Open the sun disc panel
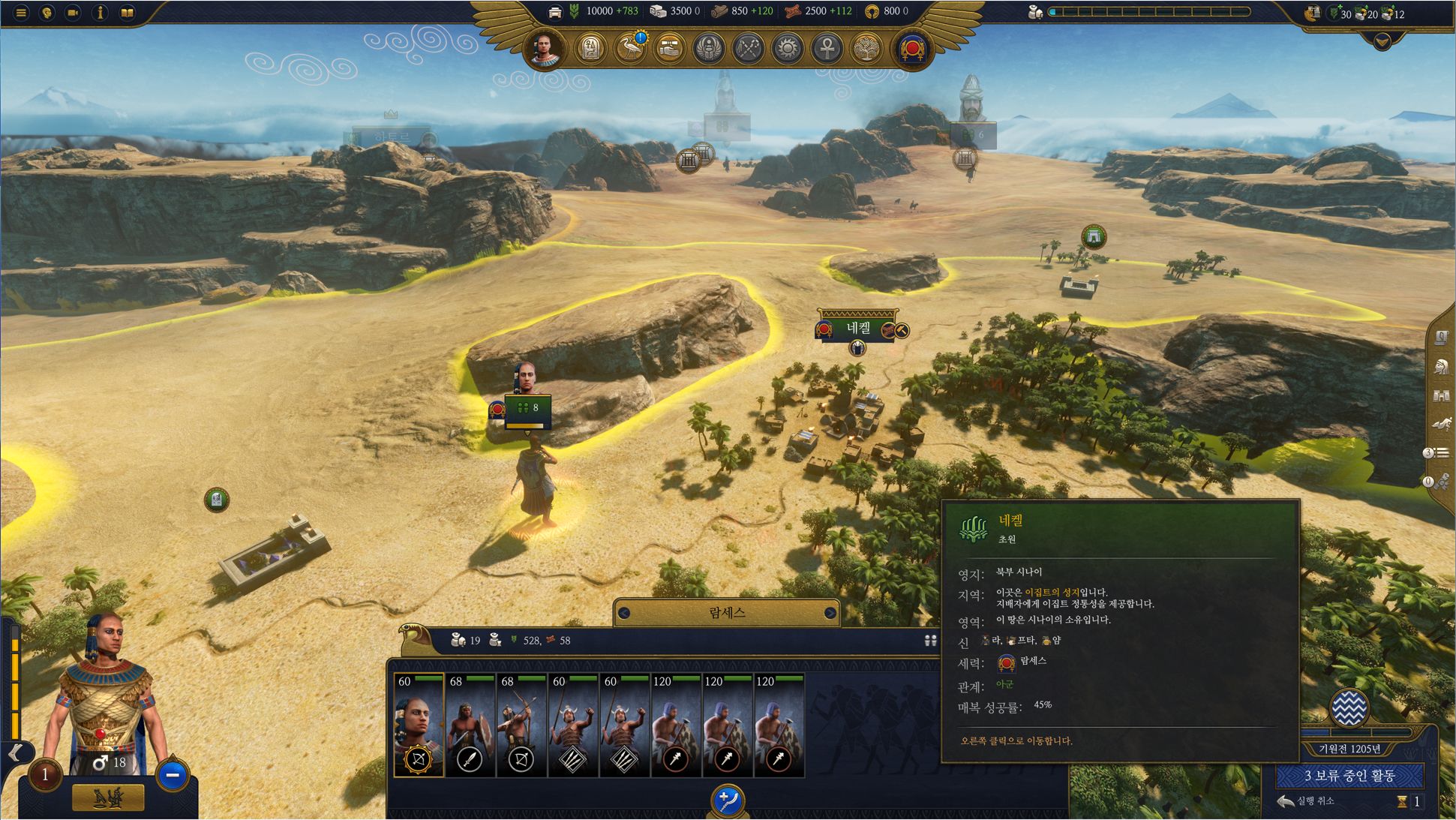 tap(787, 50)
